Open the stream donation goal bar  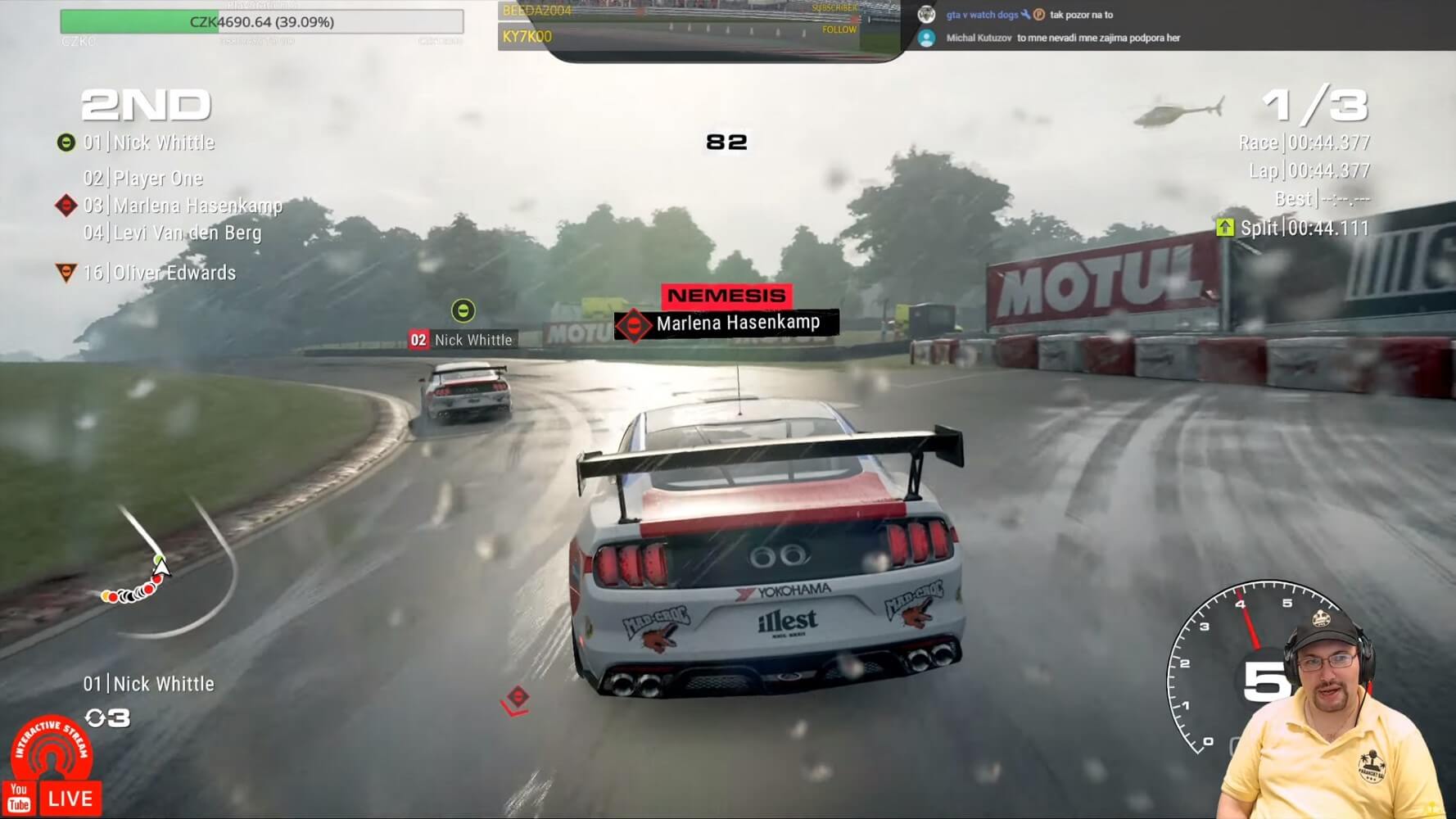pos(262,22)
